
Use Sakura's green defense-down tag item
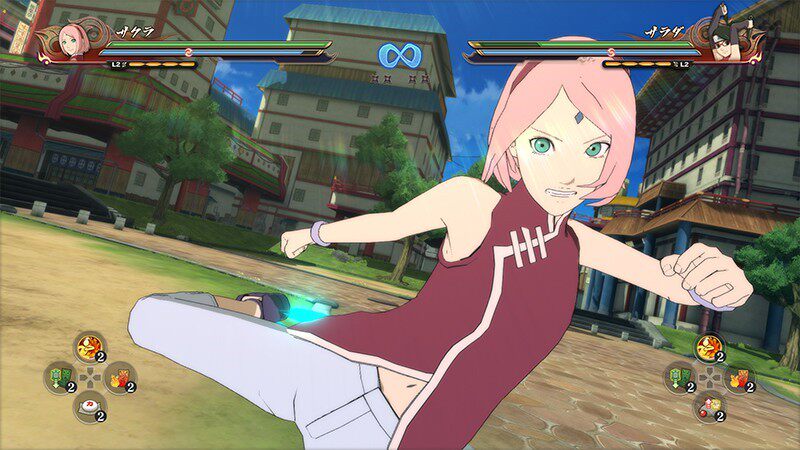pyautogui.click(x=58, y=377)
